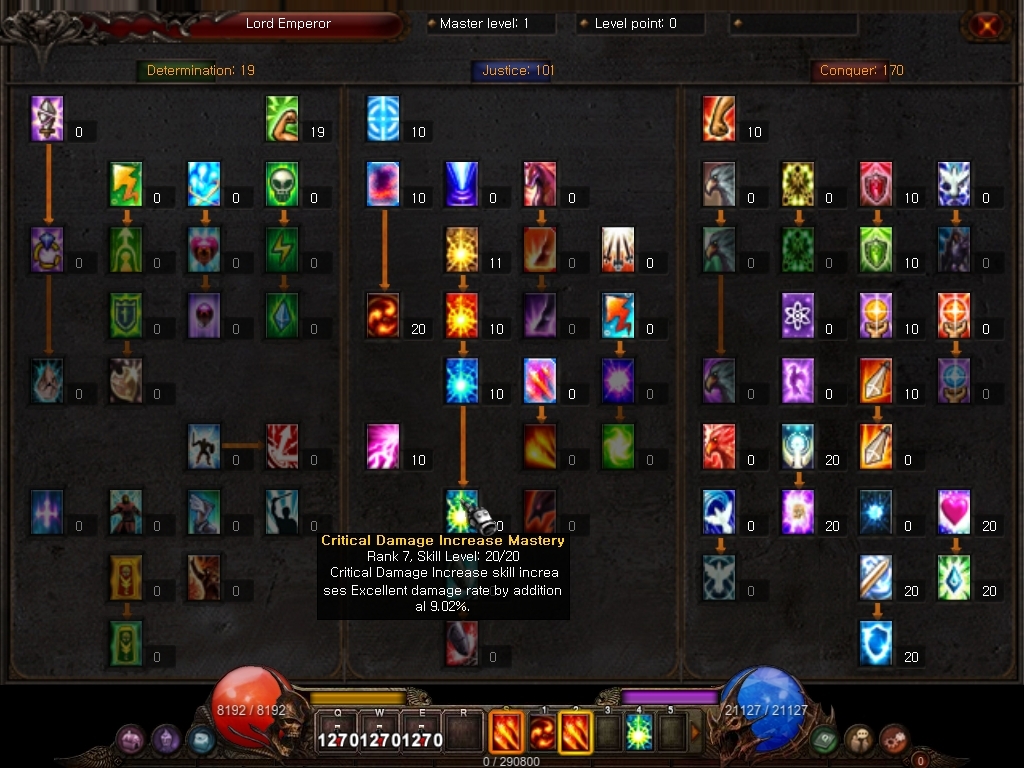The height and width of the screenshot is (768, 1024).
Task: Select the blue cone beam skill icon
Action: [x=462, y=185]
